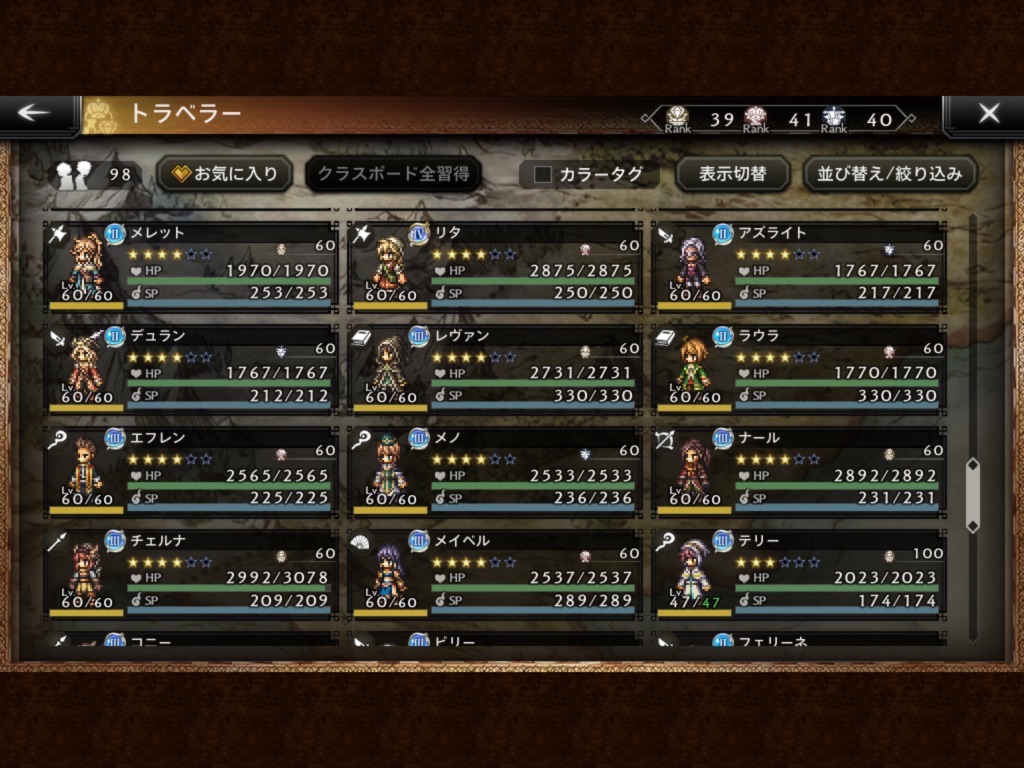The height and width of the screenshot is (768, 1024).
Task: Select traveler デュラン
Action: [x=191, y=369]
